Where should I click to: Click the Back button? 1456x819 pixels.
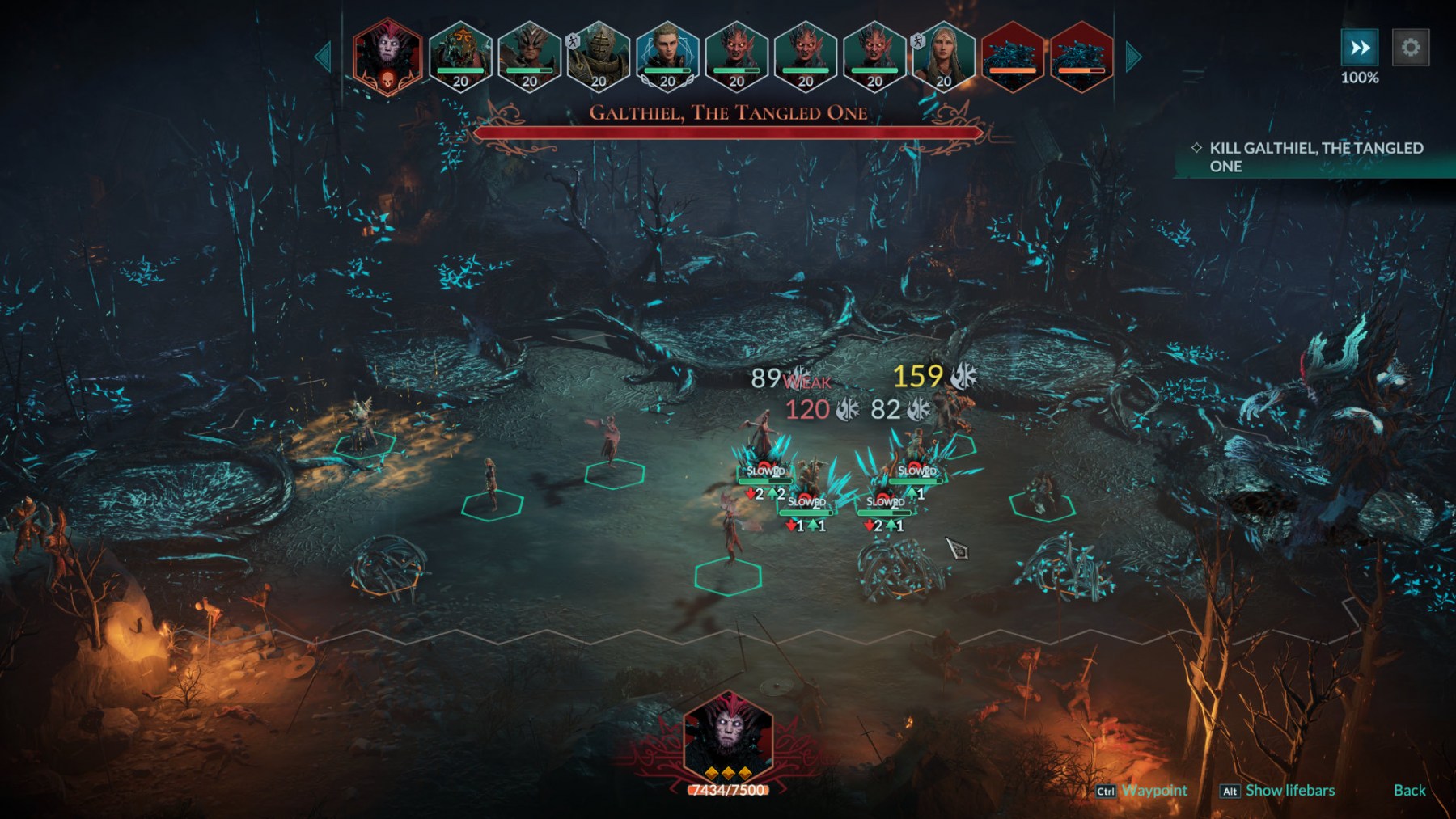[1409, 790]
